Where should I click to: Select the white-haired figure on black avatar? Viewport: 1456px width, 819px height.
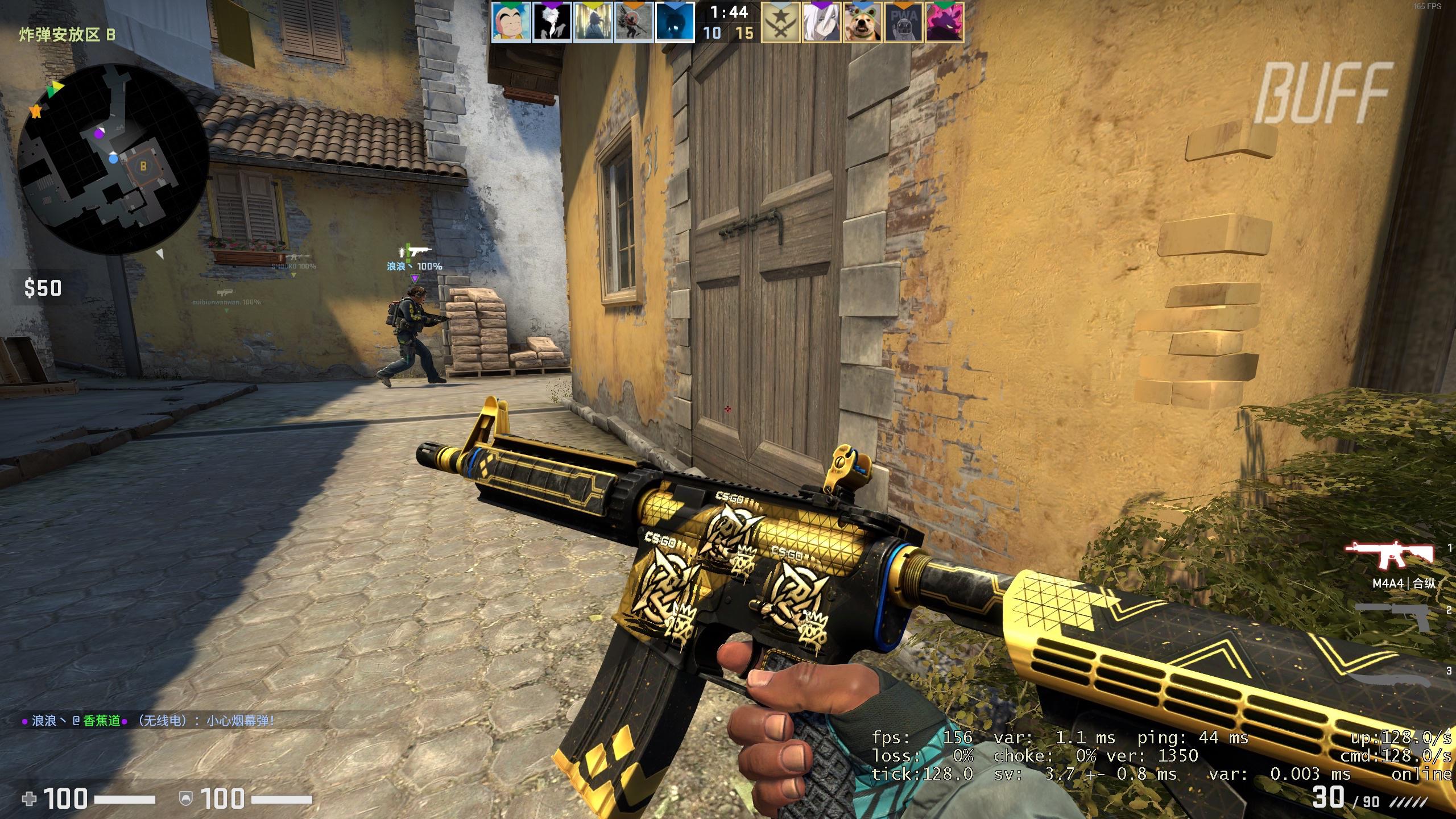pyautogui.click(x=552, y=23)
